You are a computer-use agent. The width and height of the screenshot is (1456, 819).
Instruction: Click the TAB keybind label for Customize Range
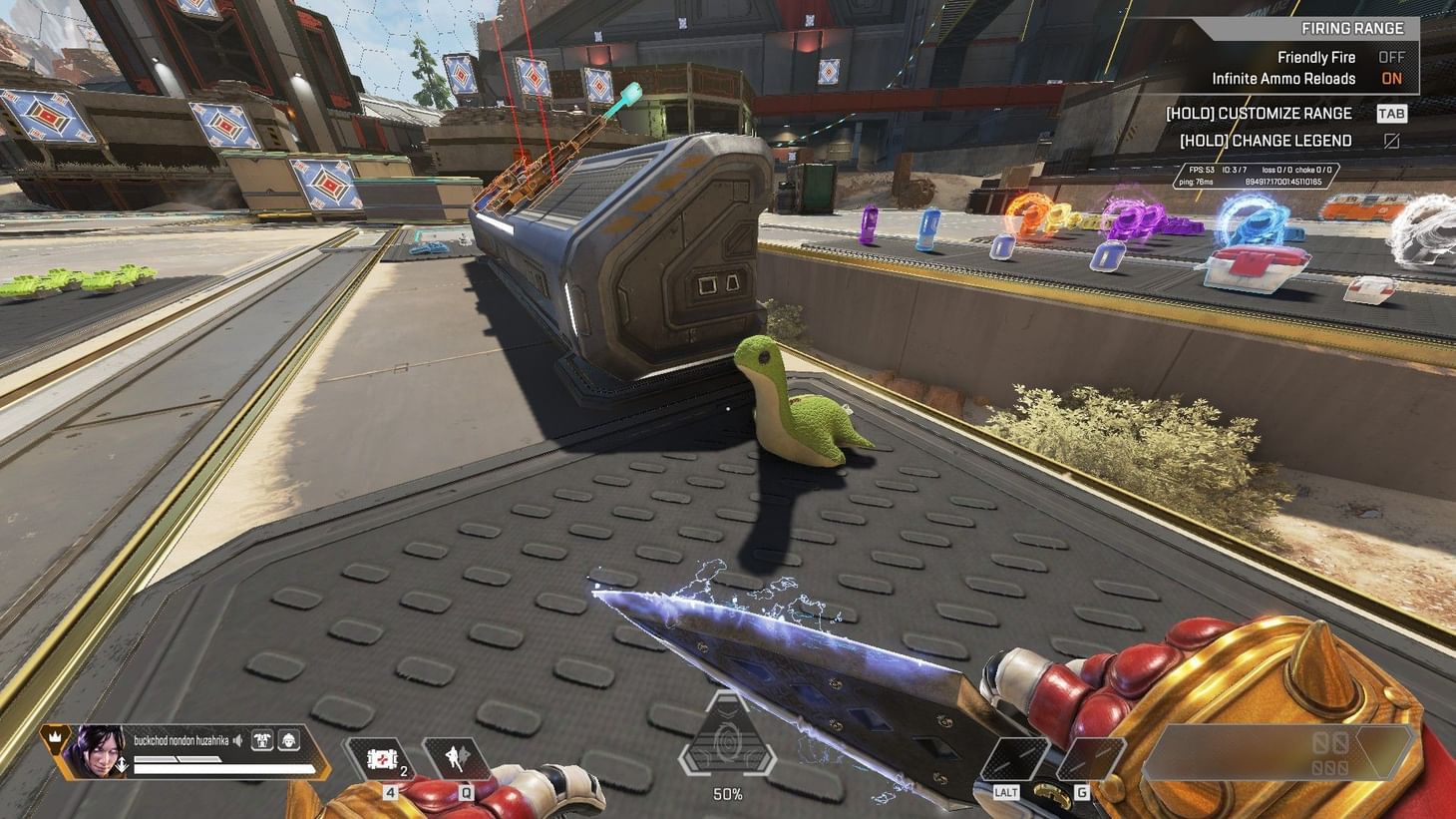(x=1391, y=113)
